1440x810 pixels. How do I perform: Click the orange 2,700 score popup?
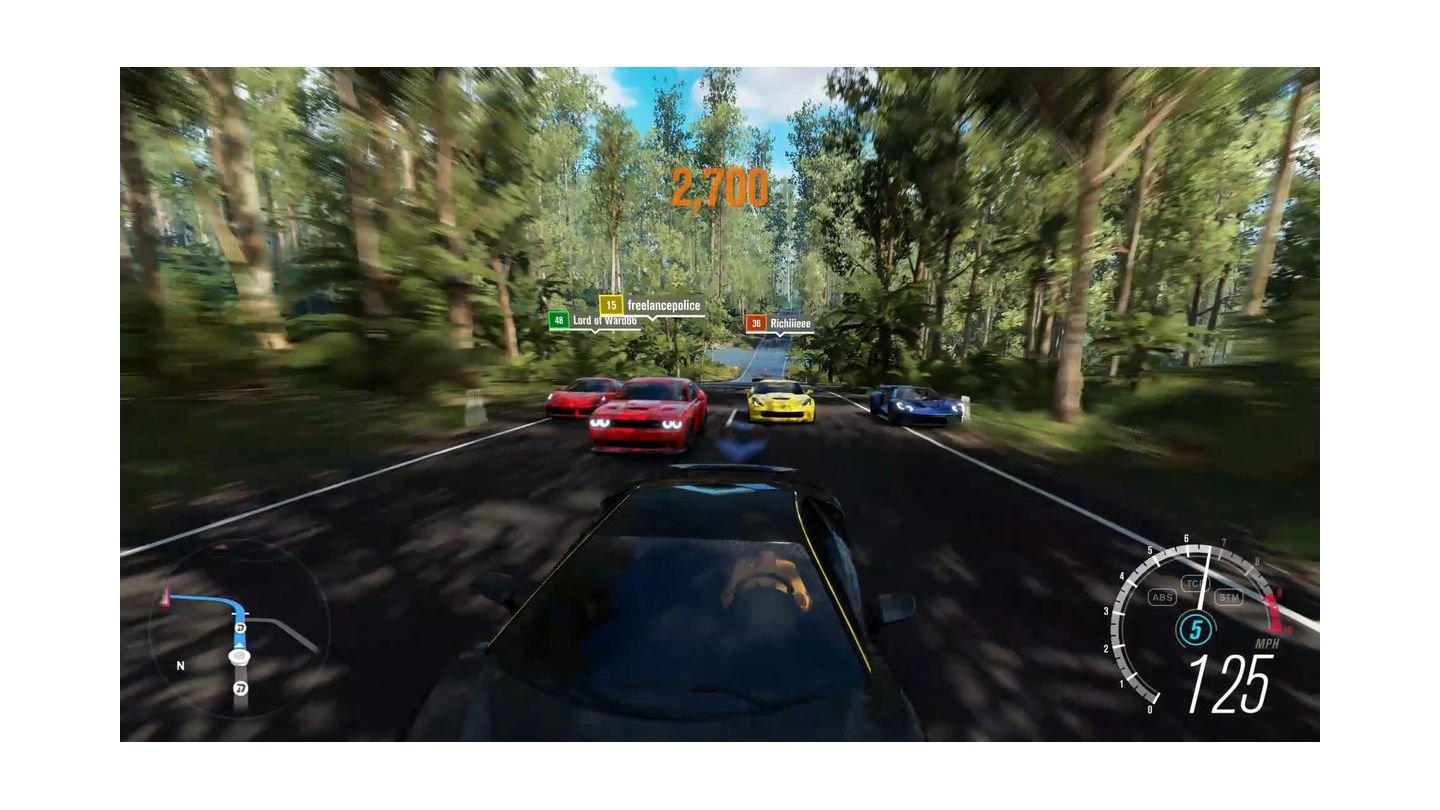click(722, 185)
